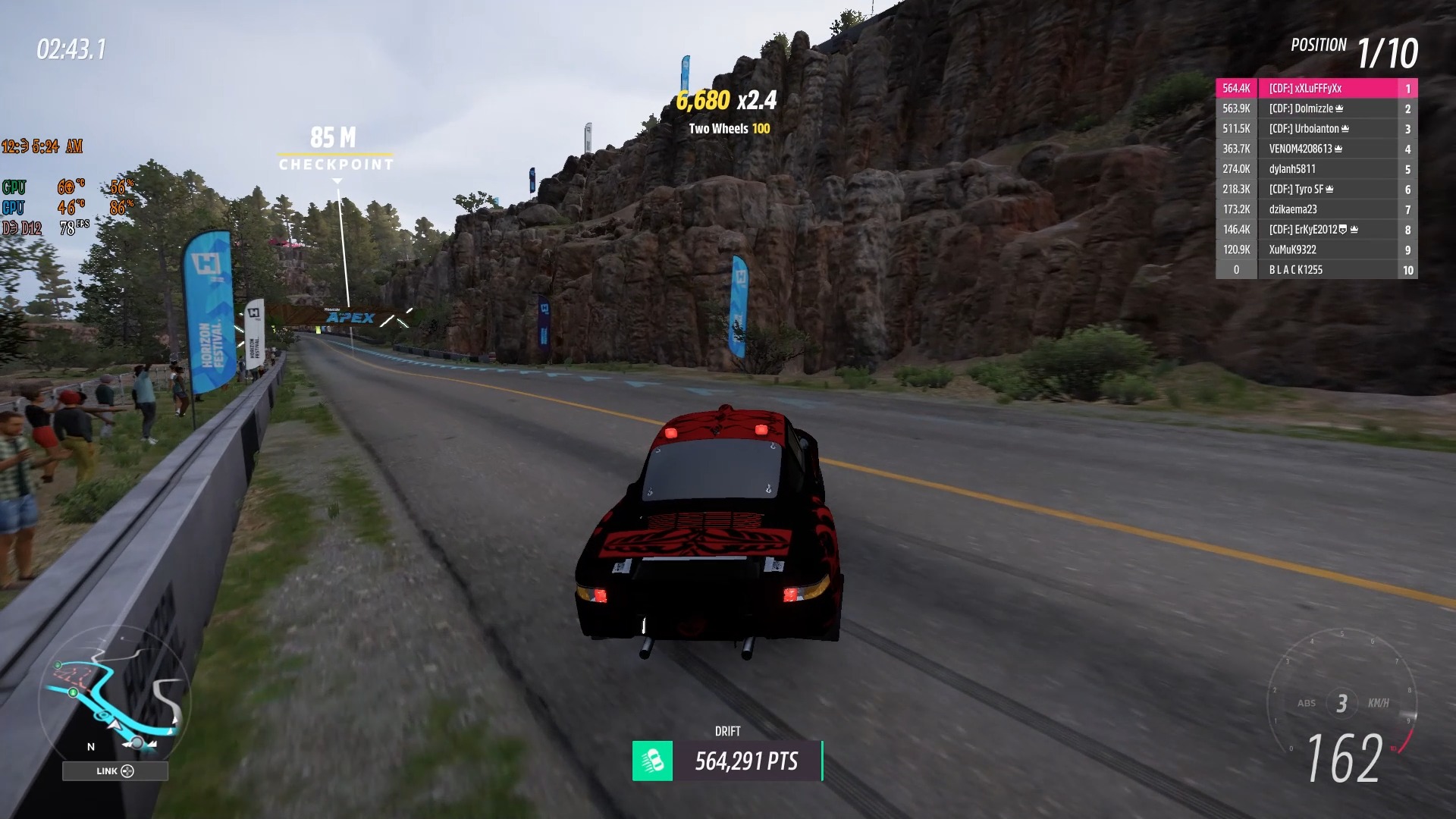
Task: Open the LINK chat button
Action: (x=115, y=771)
